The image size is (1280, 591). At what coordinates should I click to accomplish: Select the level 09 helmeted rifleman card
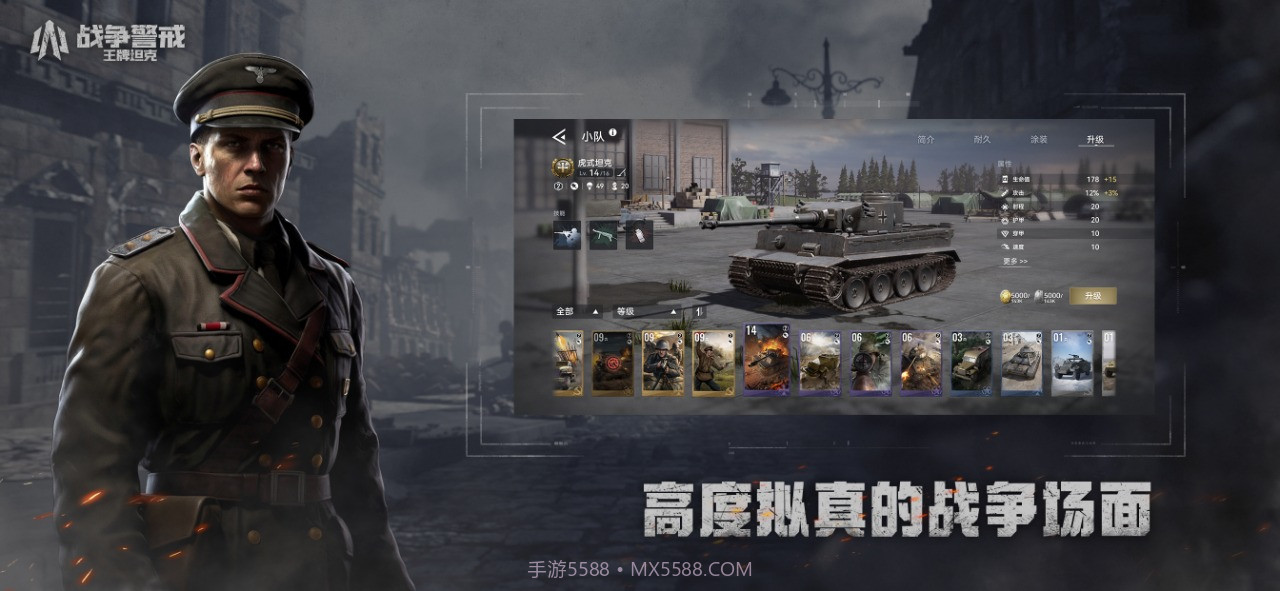pyautogui.click(x=663, y=363)
